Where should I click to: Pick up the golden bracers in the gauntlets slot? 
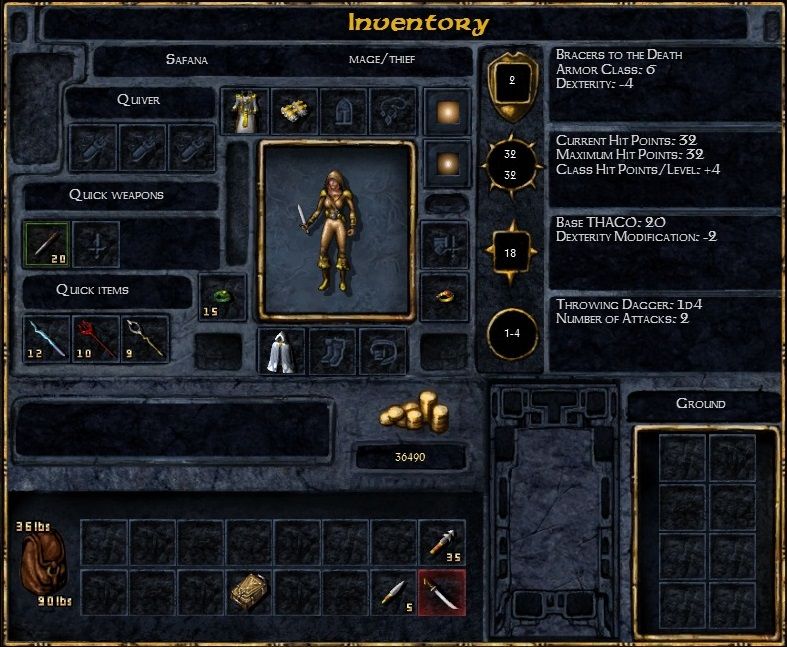point(294,111)
